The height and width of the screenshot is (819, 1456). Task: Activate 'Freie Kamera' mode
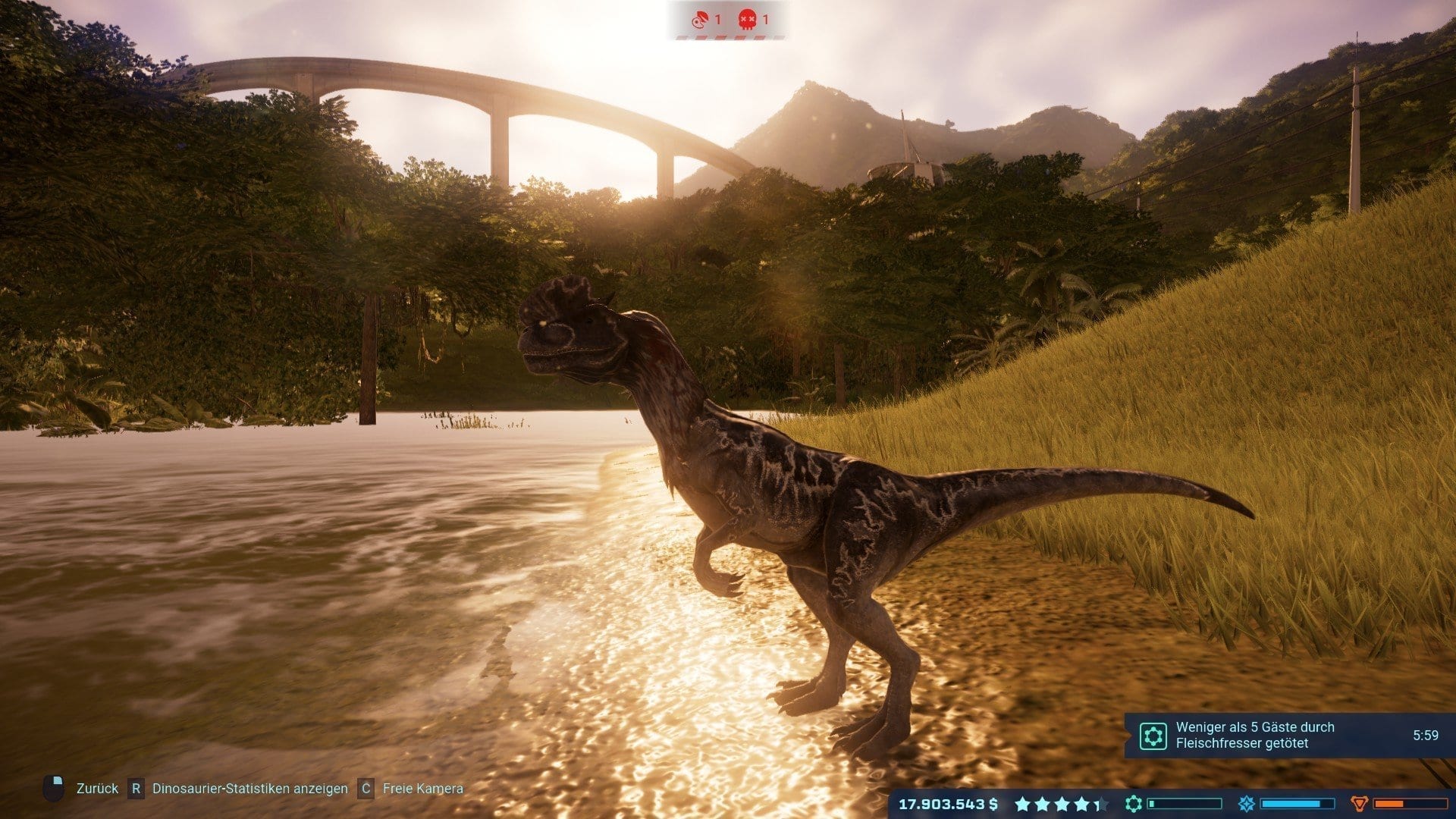pyautogui.click(x=422, y=789)
